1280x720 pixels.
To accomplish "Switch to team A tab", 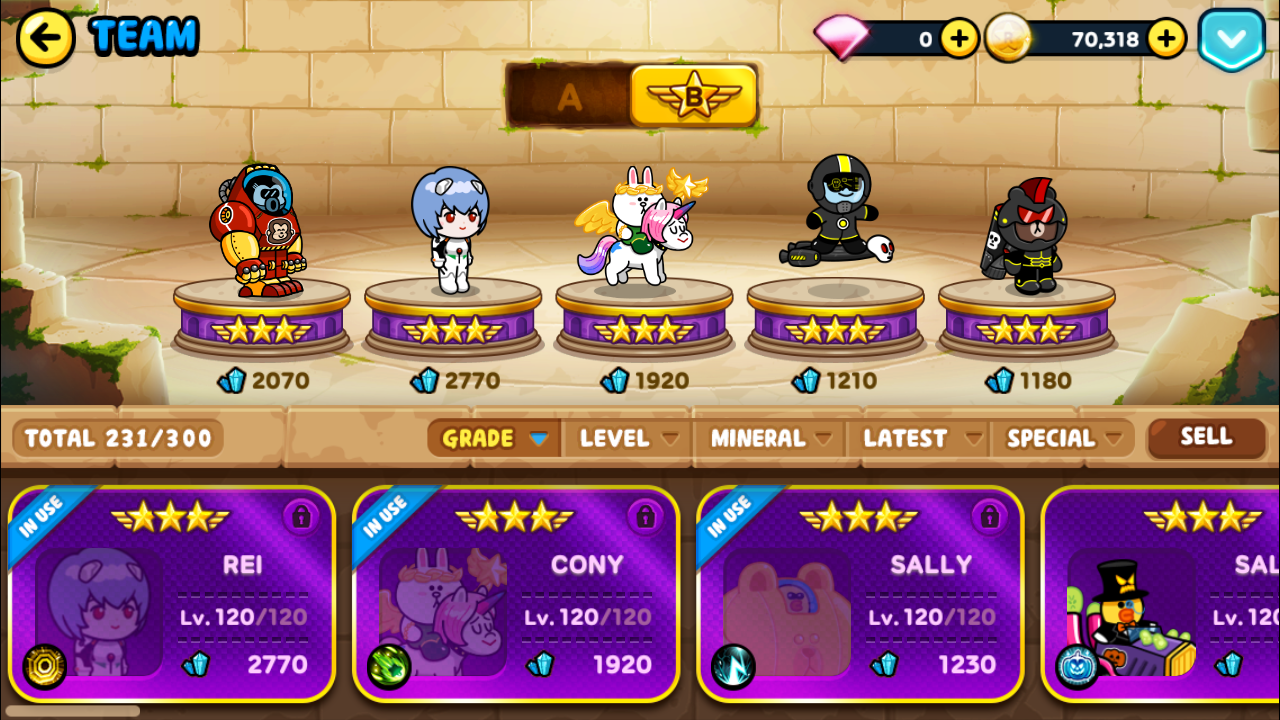I will tap(569, 97).
